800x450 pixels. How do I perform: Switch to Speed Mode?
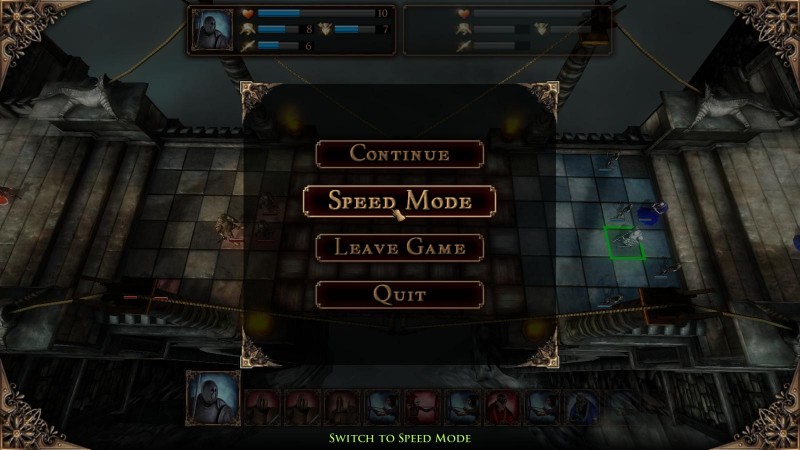pos(399,200)
